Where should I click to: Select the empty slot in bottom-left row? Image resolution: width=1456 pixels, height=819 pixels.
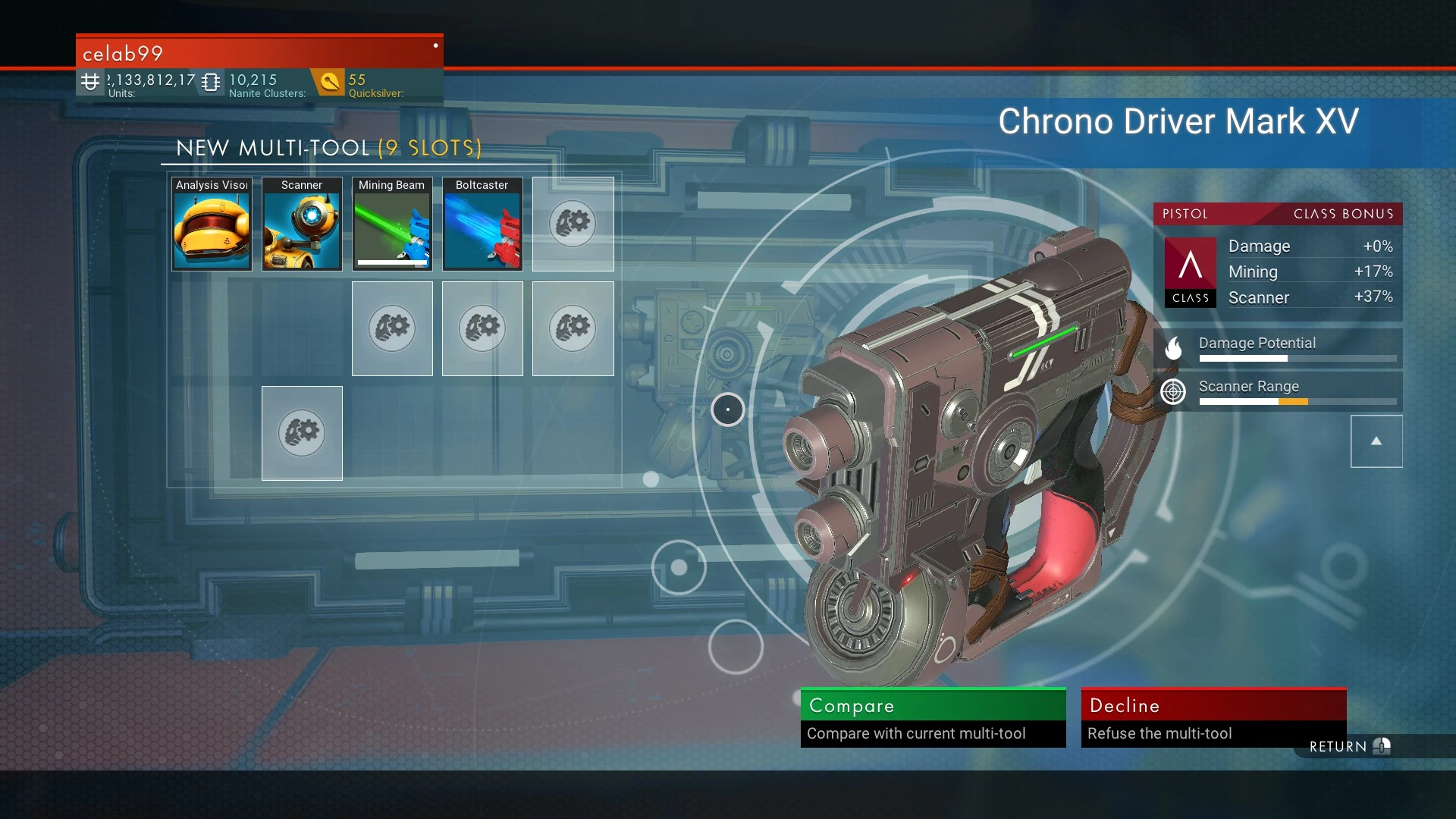[302, 433]
